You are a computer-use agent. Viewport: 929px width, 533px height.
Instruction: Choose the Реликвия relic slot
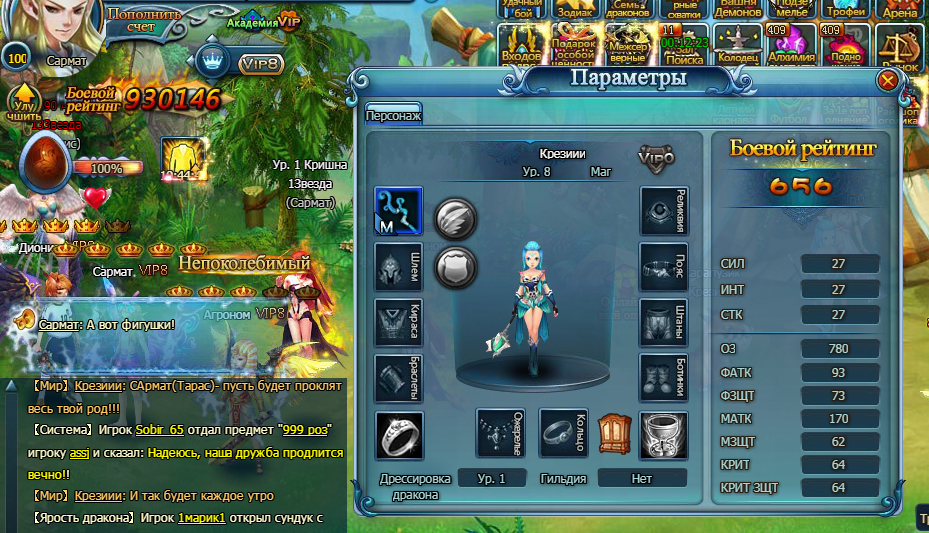tap(664, 211)
